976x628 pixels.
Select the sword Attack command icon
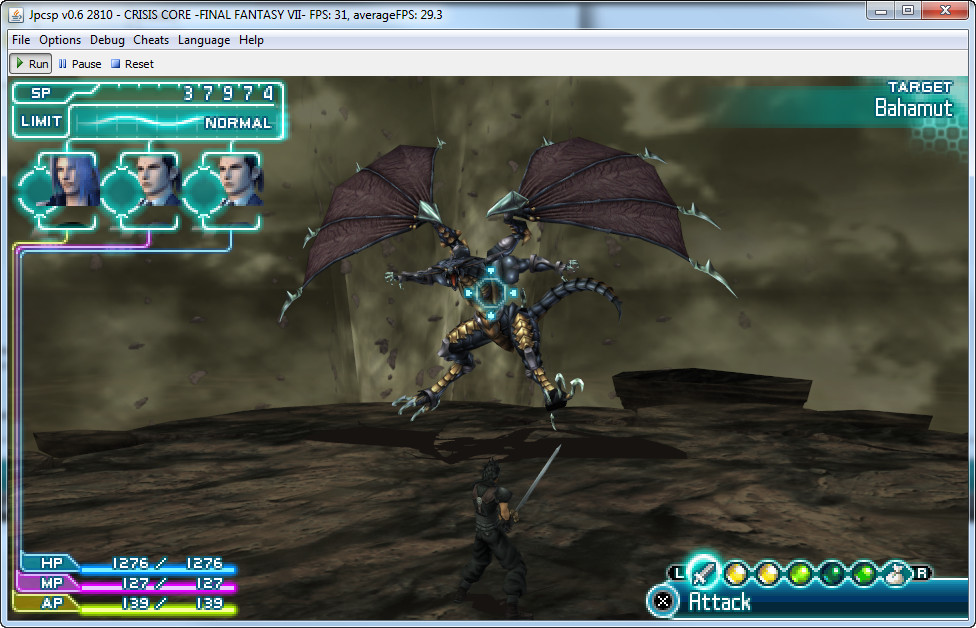(x=703, y=572)
